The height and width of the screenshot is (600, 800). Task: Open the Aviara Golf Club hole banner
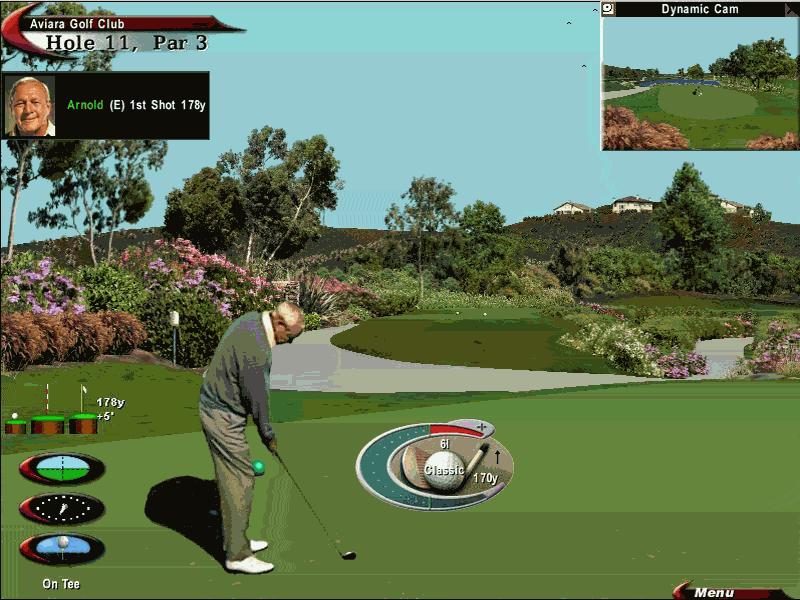coord(120,33)
